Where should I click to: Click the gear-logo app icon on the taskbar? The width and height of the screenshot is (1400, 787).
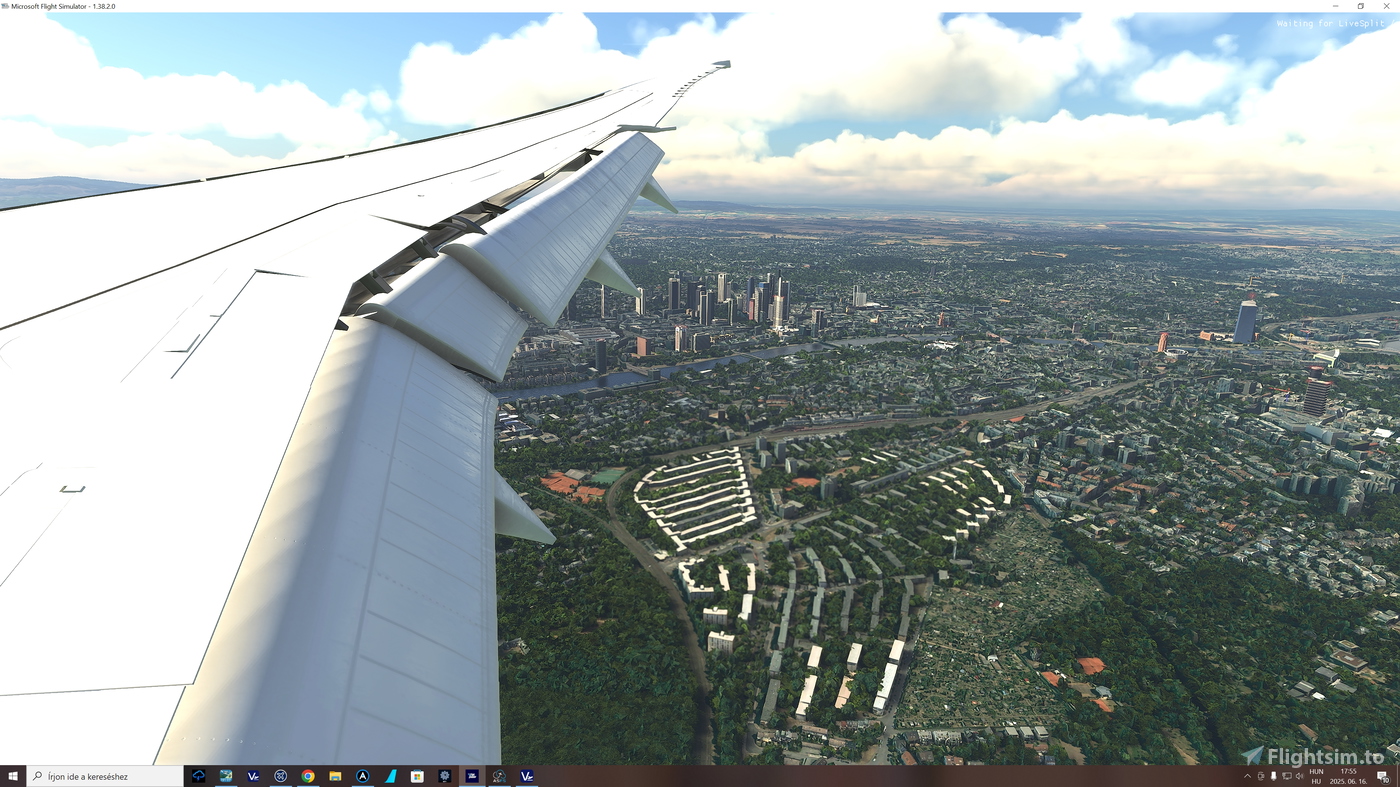(444, 775)
